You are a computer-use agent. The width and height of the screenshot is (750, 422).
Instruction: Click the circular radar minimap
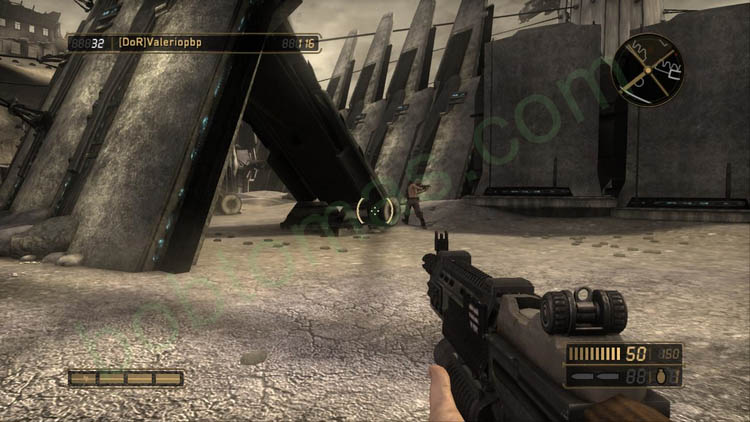point(648,68)
